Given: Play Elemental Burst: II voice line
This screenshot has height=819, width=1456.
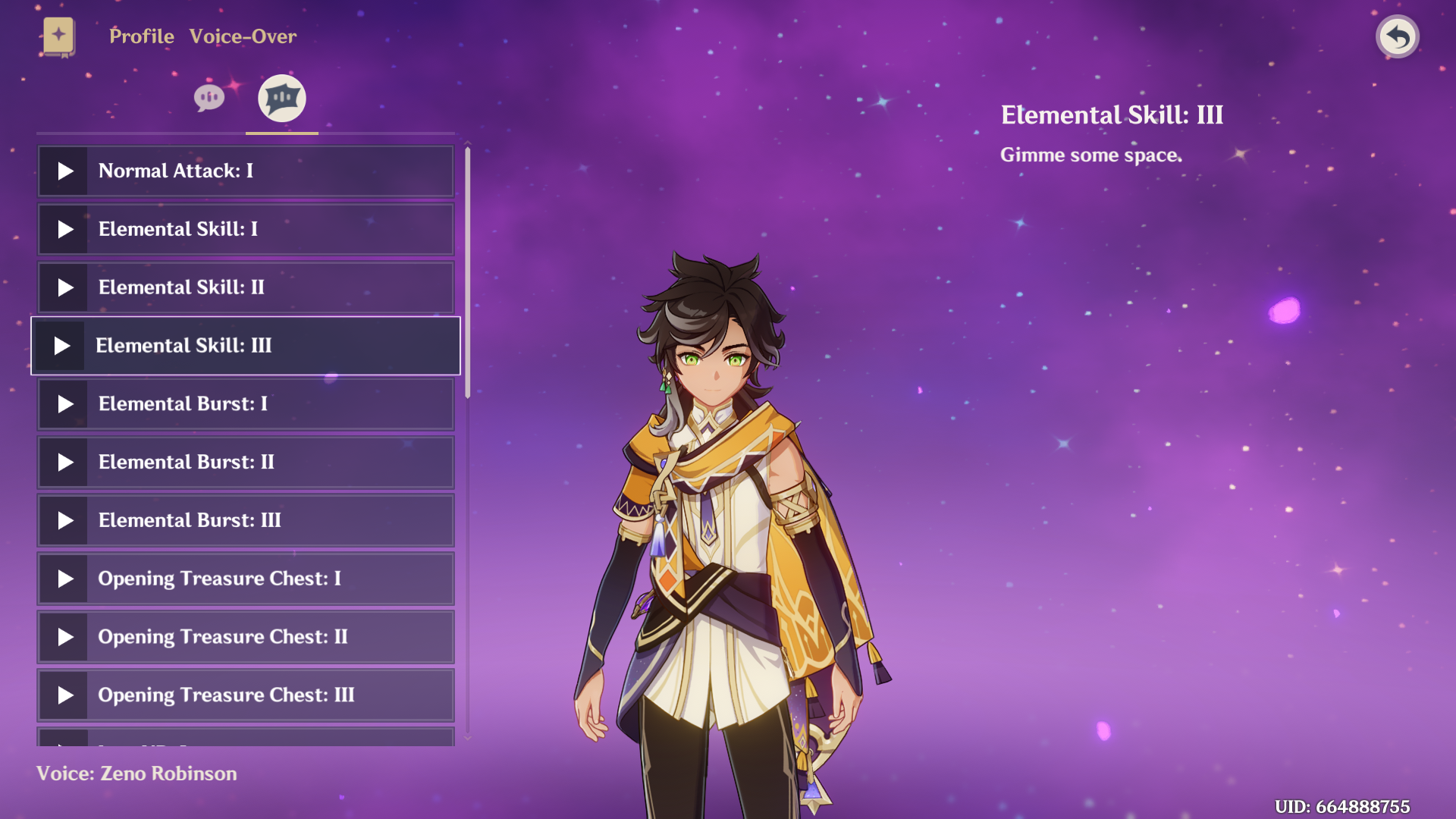Looking at the screenshot, I should pyautogui.click(x=65, y=463).
